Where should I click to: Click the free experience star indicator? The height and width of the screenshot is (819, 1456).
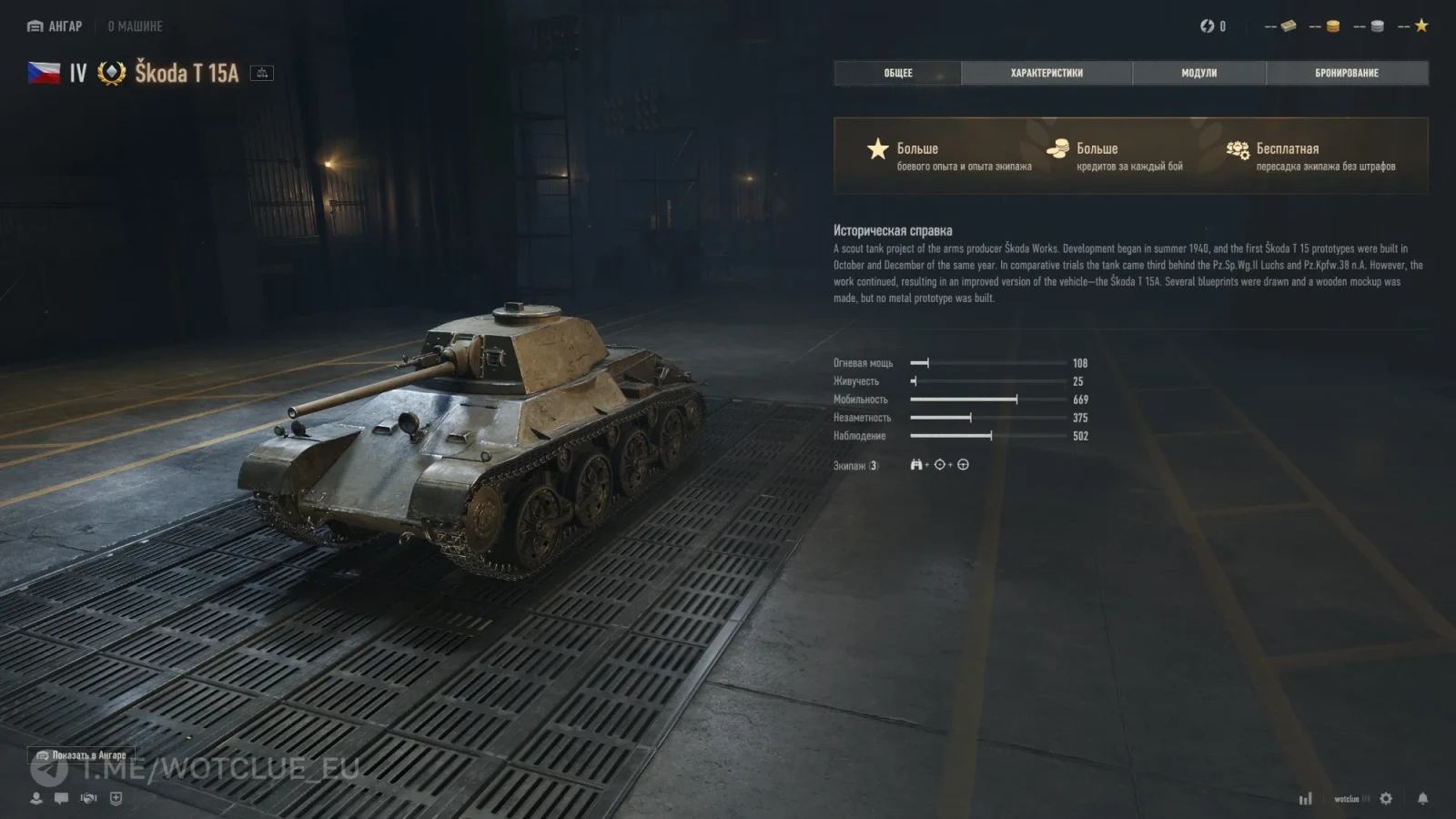[x=1421, y=26]
